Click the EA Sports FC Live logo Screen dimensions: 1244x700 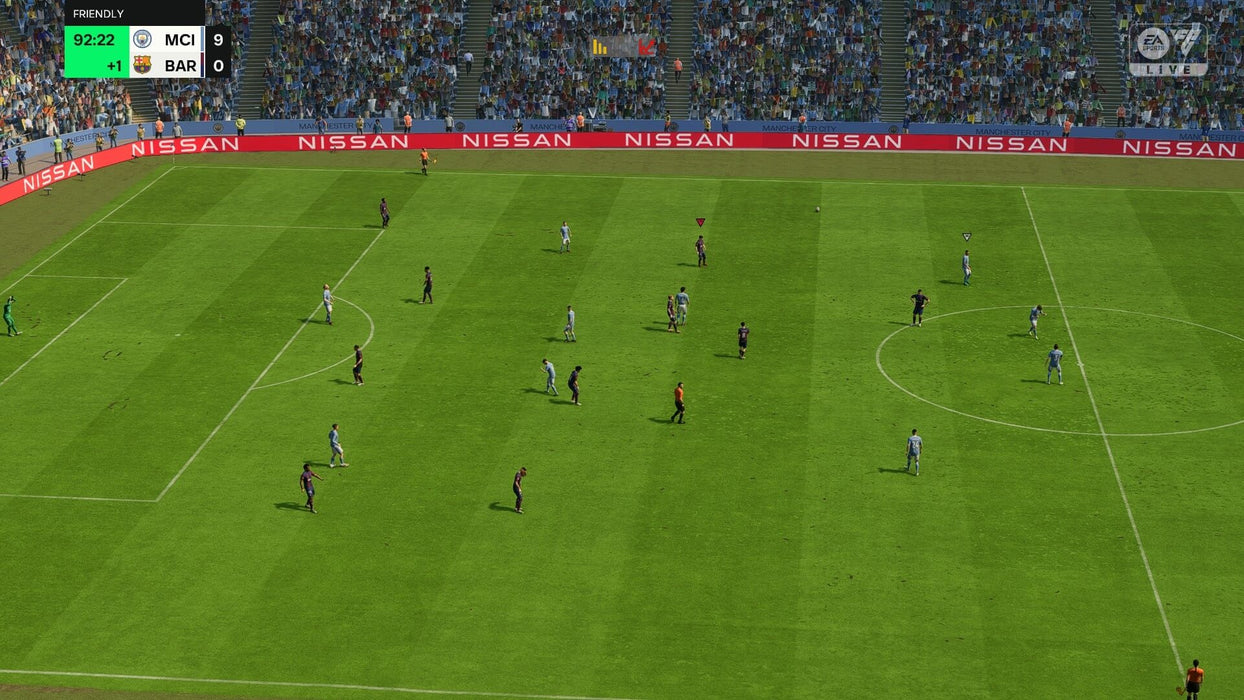1168,49
